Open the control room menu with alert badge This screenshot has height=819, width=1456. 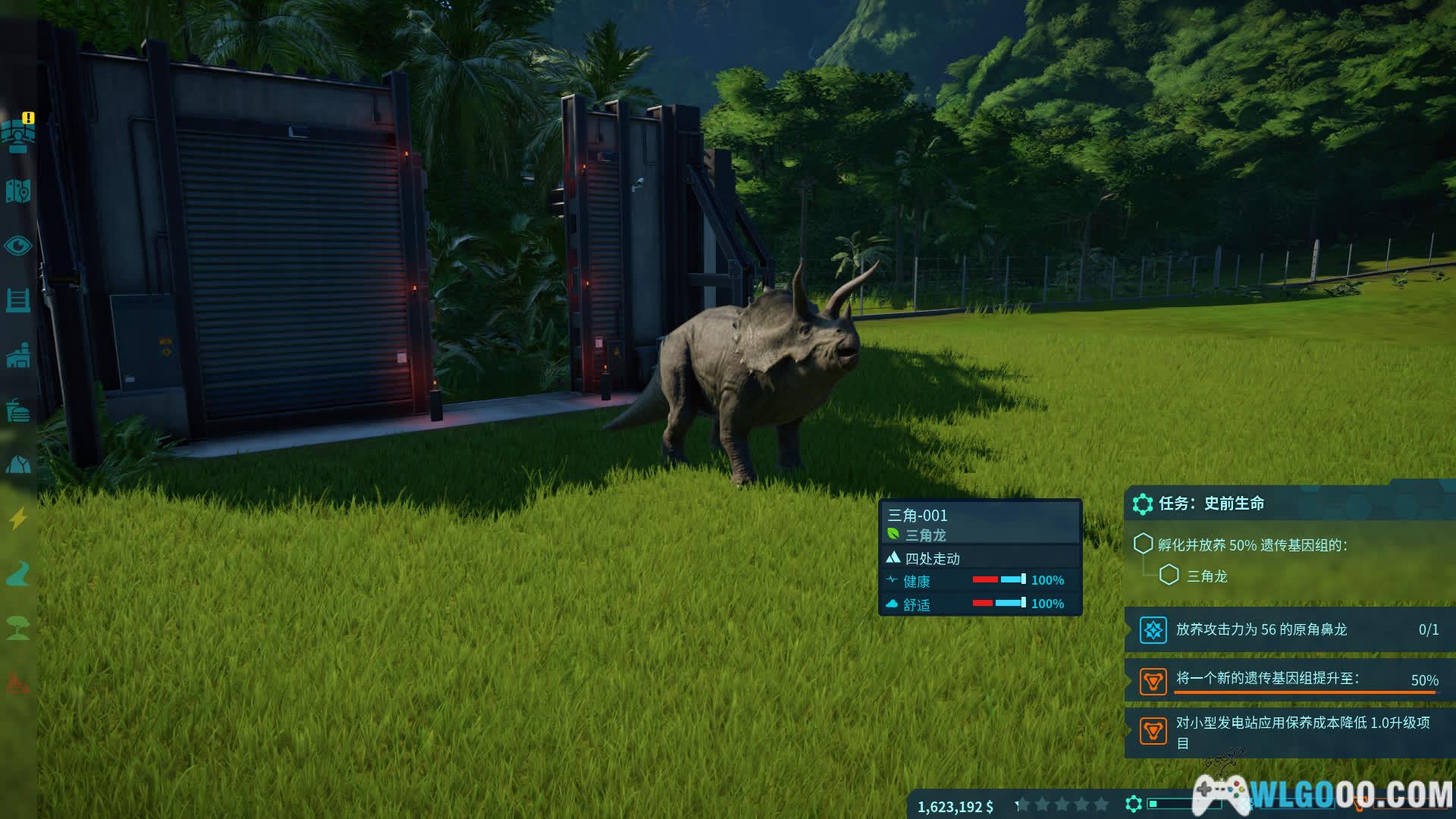click(x=18, y=134)
